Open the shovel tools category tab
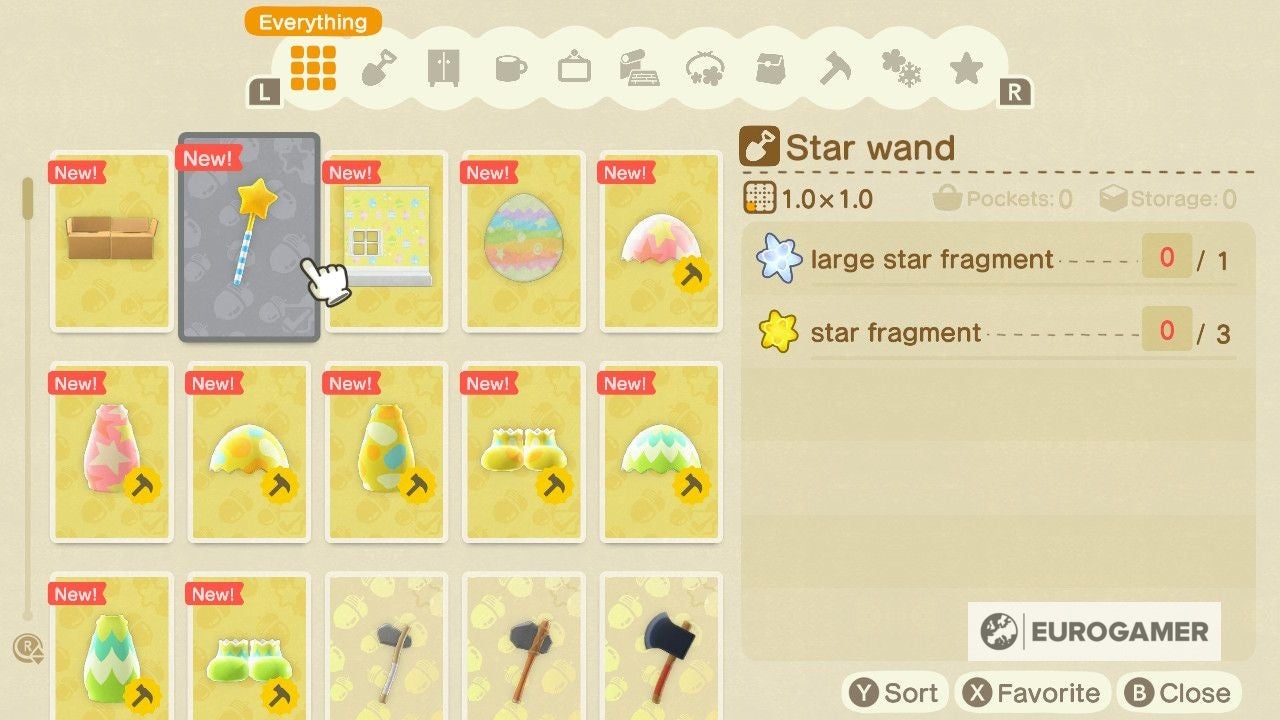1280x720 pixels. 377,69
